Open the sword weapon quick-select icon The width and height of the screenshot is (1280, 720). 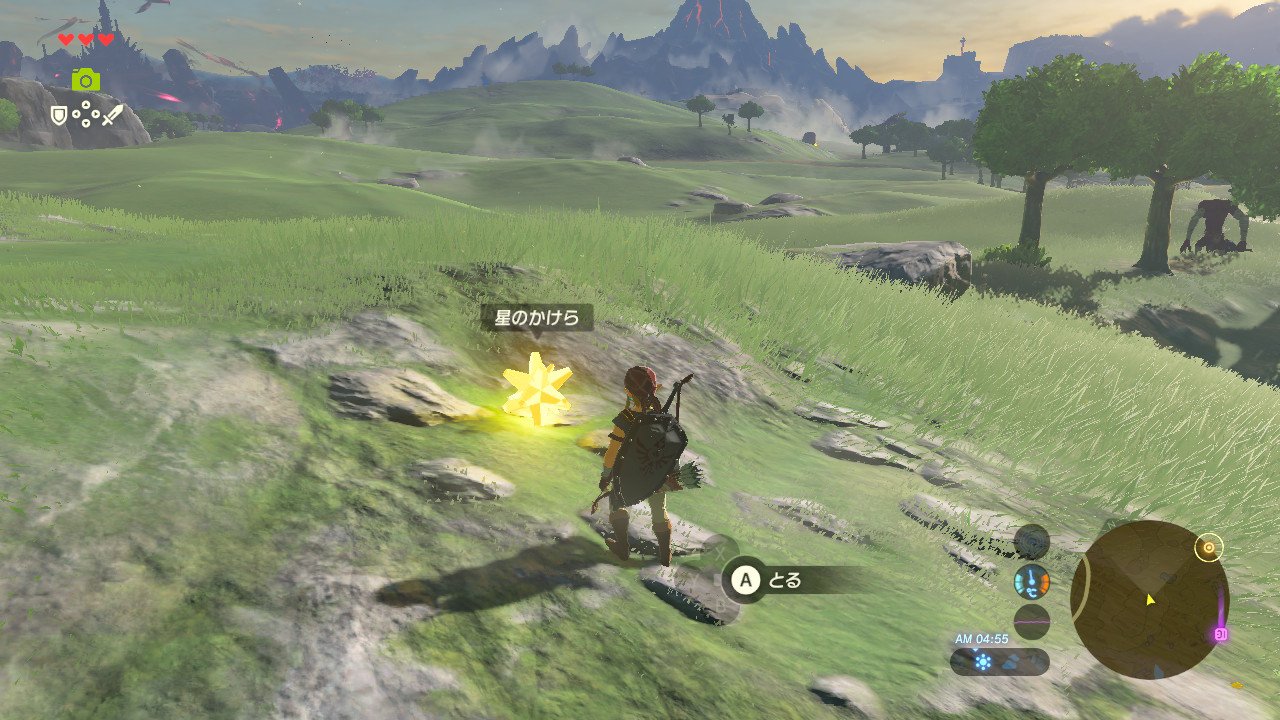point(111,115)
